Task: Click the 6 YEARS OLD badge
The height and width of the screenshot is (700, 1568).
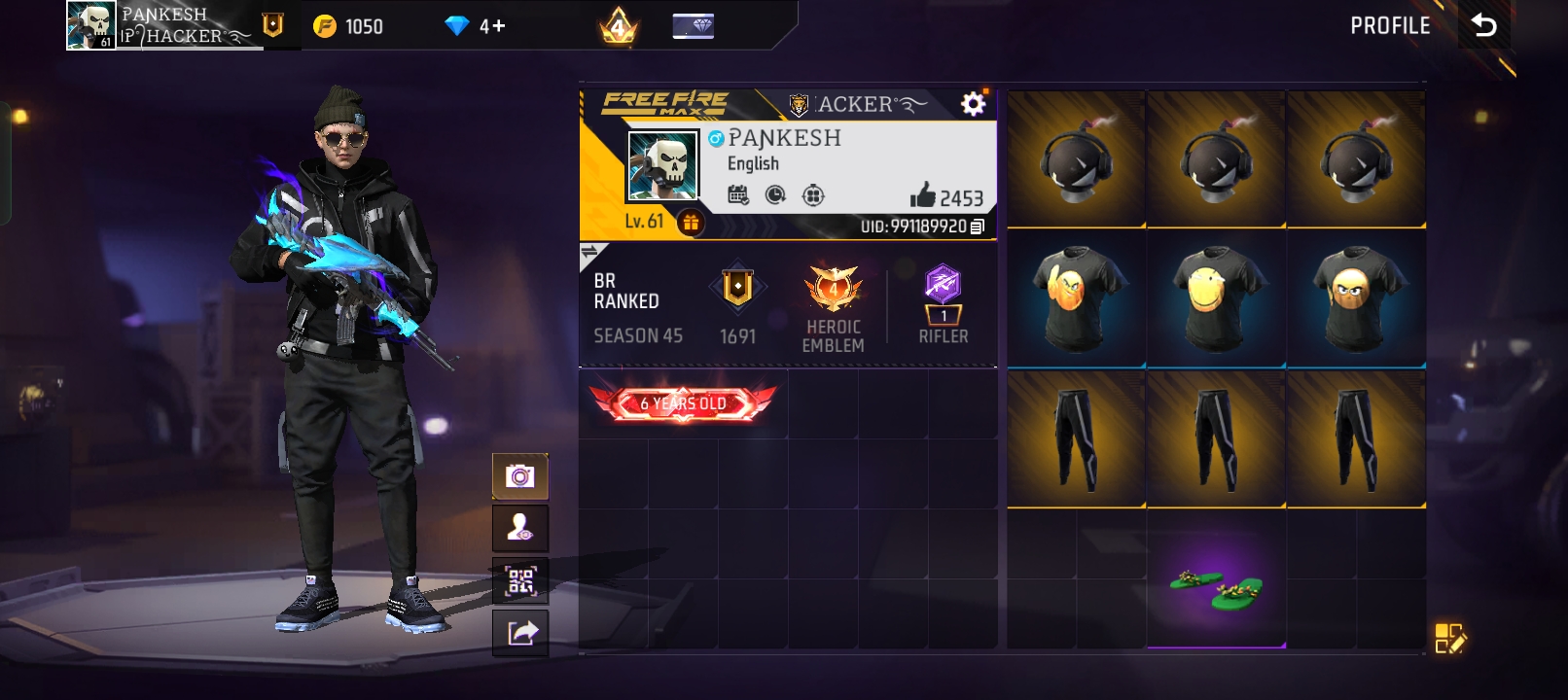Action: pos(681,403)
